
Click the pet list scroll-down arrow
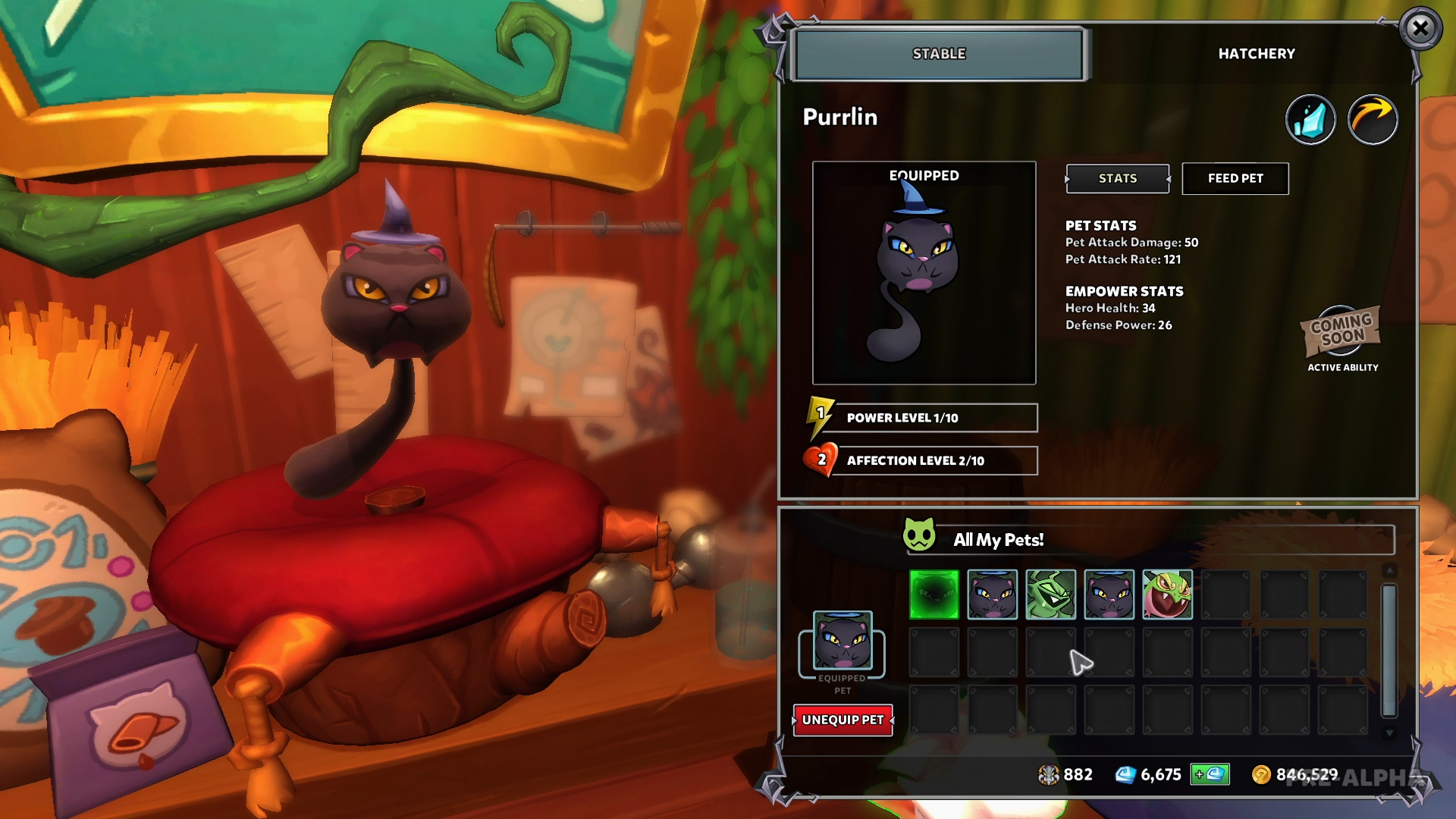pos(1389,733)
